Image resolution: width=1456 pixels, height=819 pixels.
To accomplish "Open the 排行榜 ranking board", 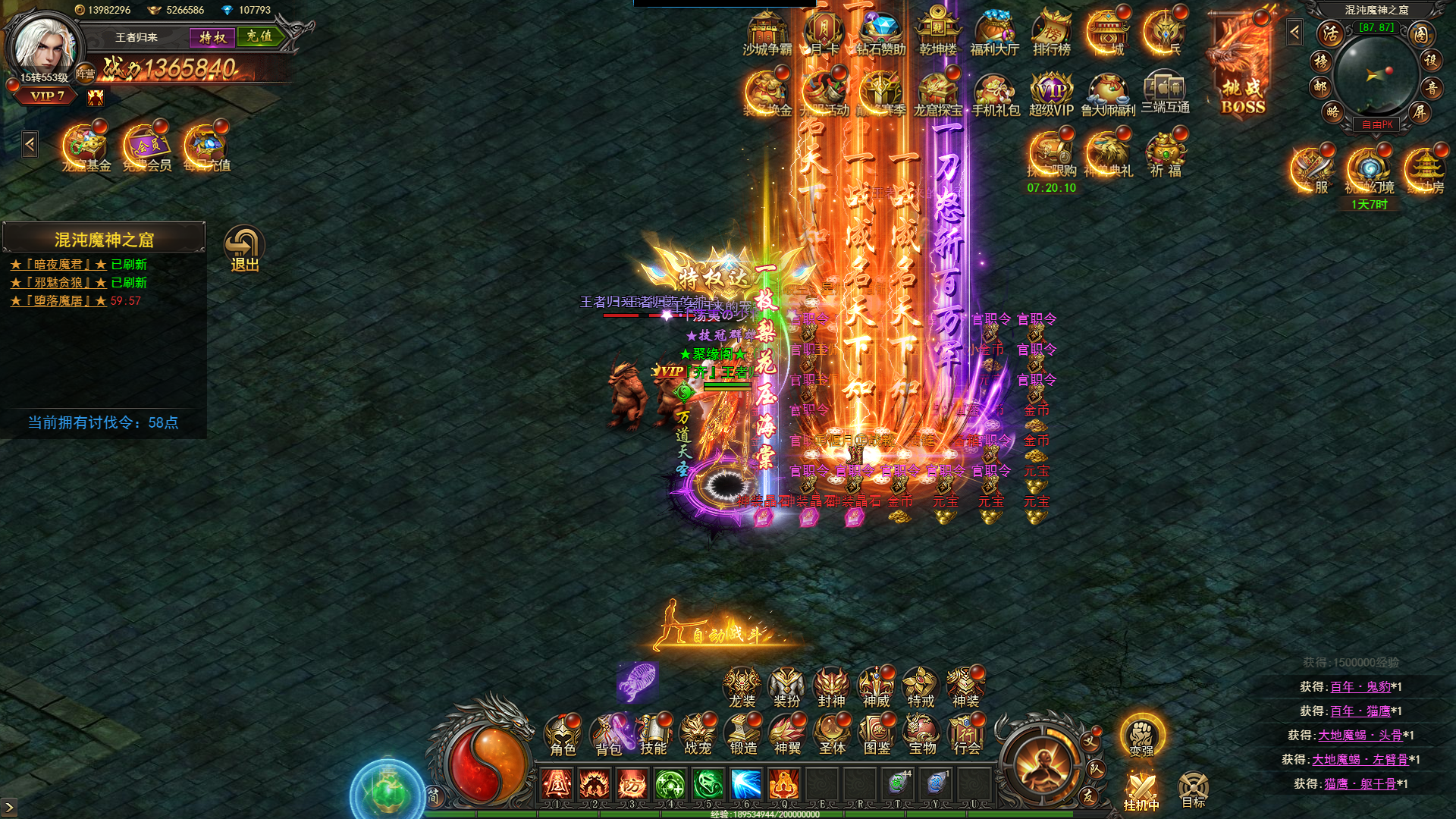I will pos(1051,36).
